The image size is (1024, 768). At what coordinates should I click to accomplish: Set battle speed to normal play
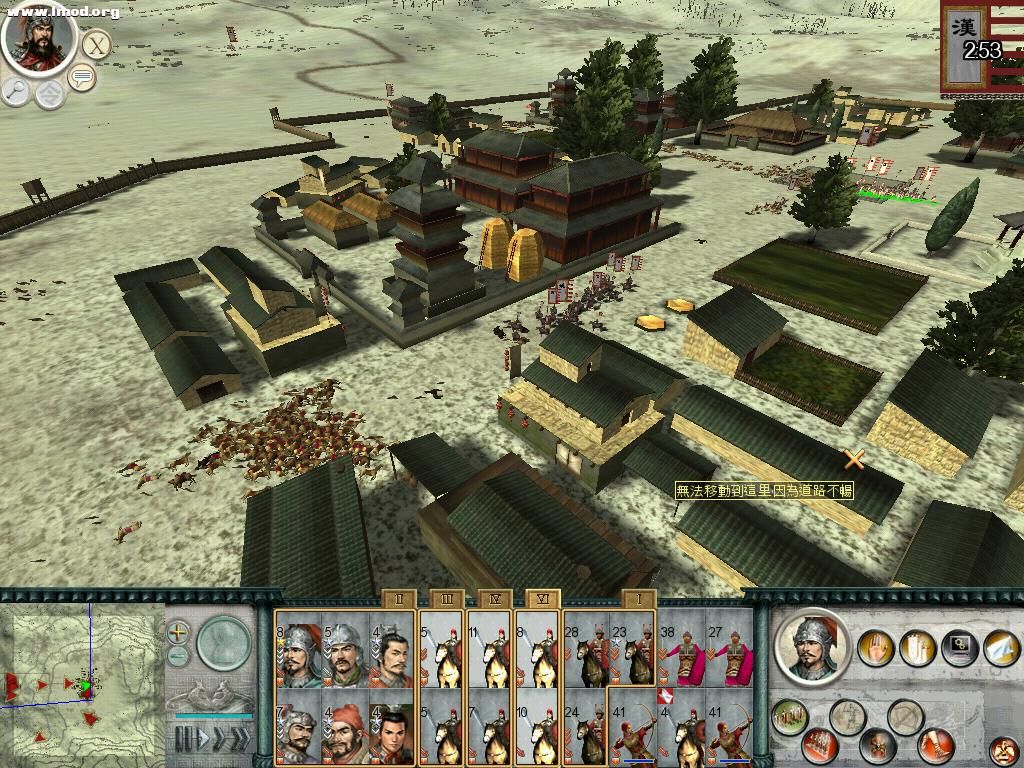pyautogui.click(x=203, y=740)
